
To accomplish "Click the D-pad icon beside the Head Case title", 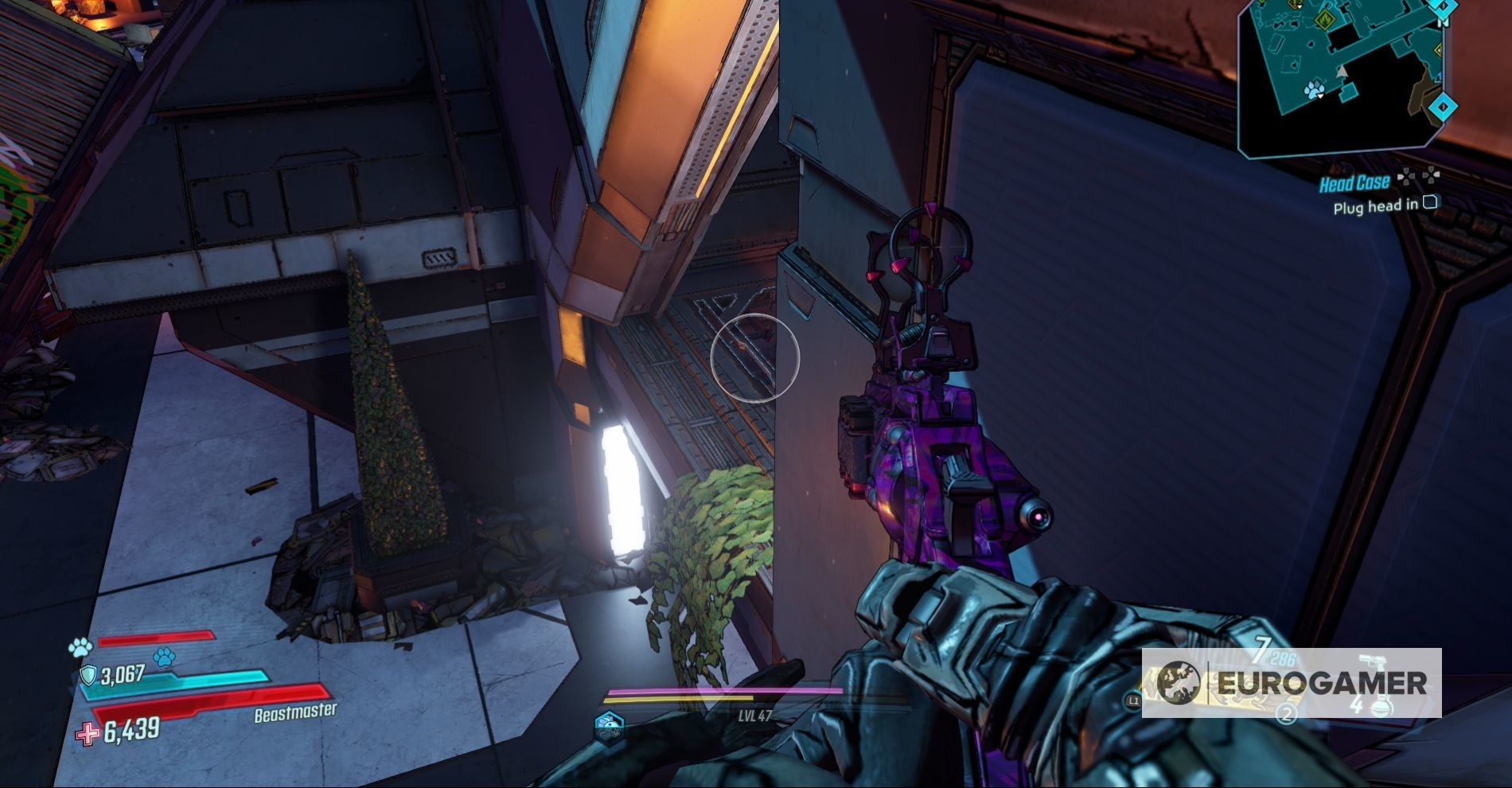I will [x=1419, y=176].
